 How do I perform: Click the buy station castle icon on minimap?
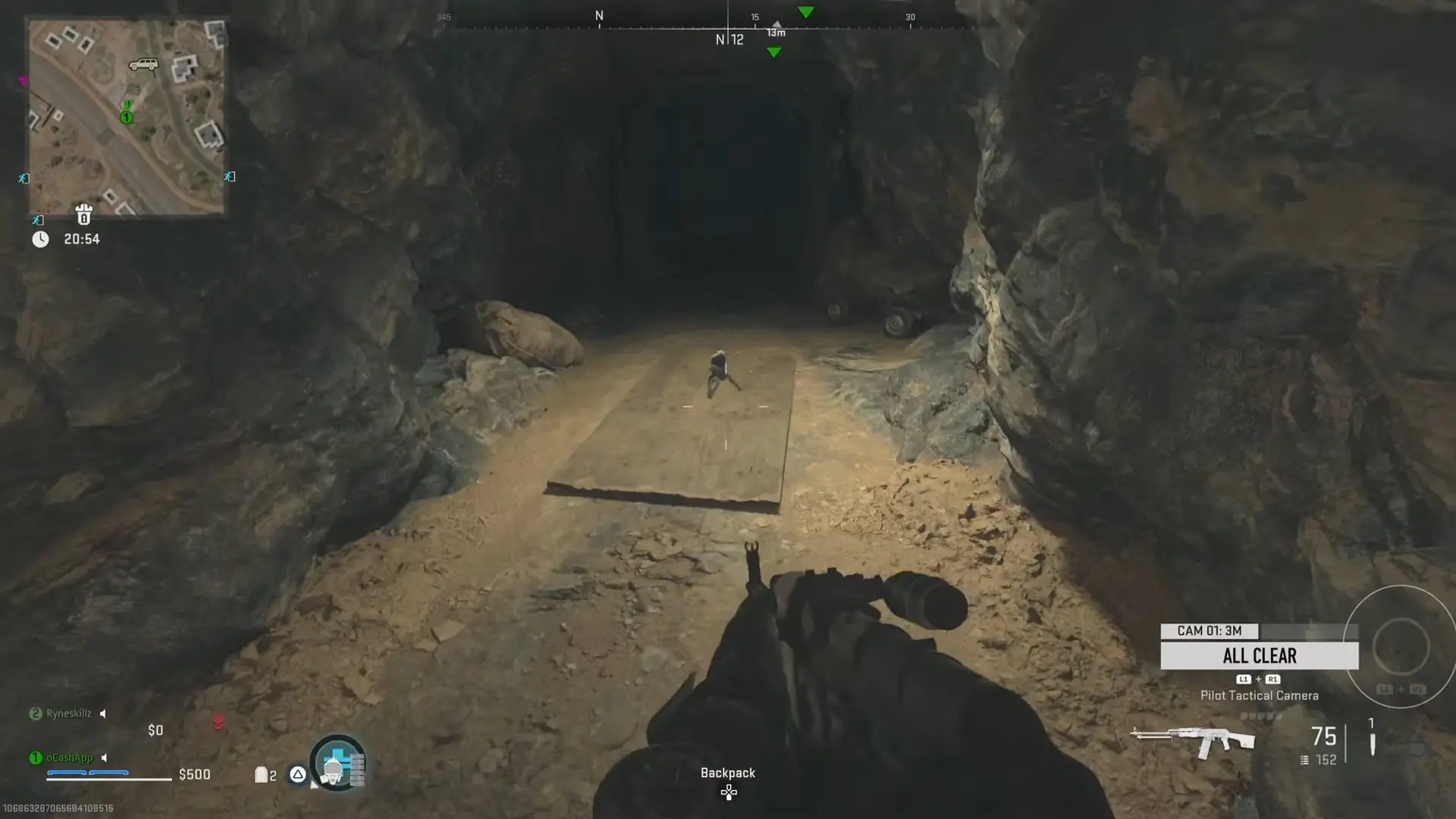click(85, 215)
